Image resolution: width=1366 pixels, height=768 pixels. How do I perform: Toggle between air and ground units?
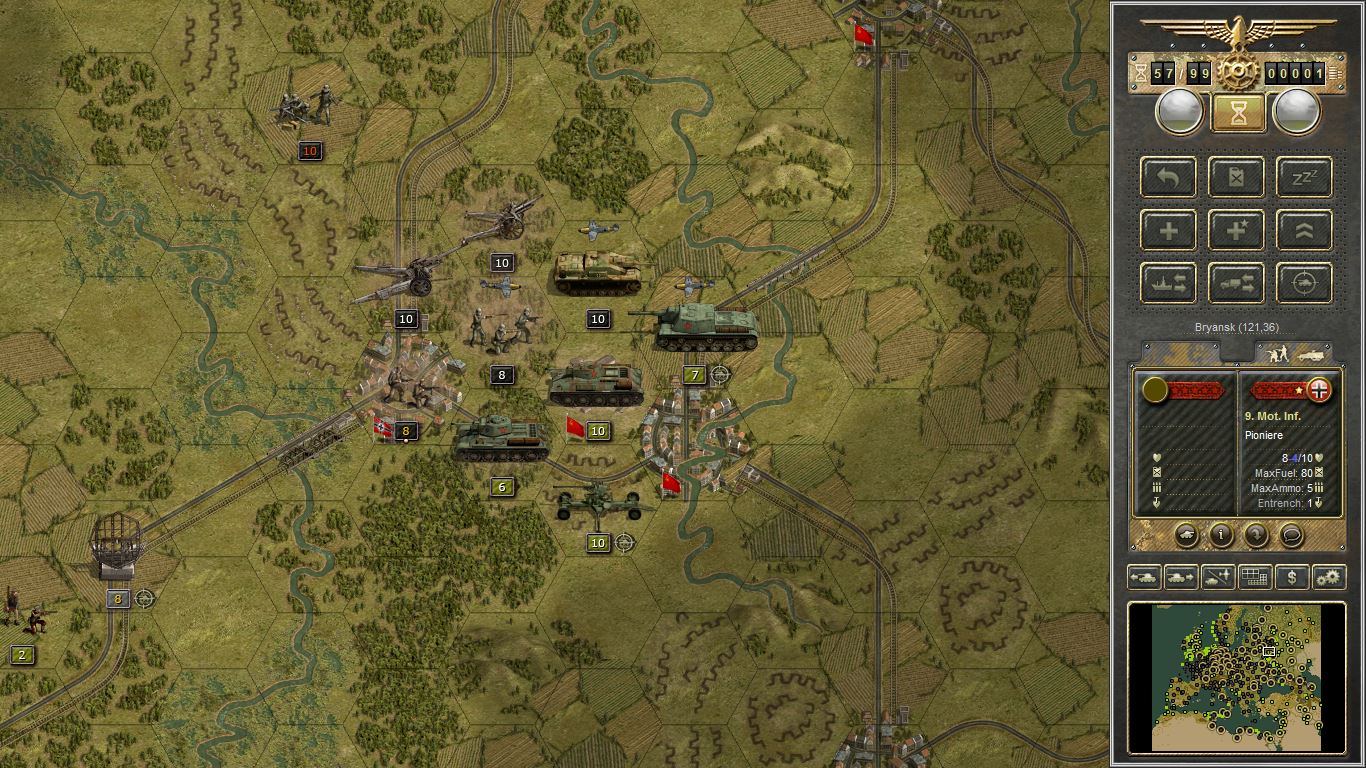point(1217,577)
